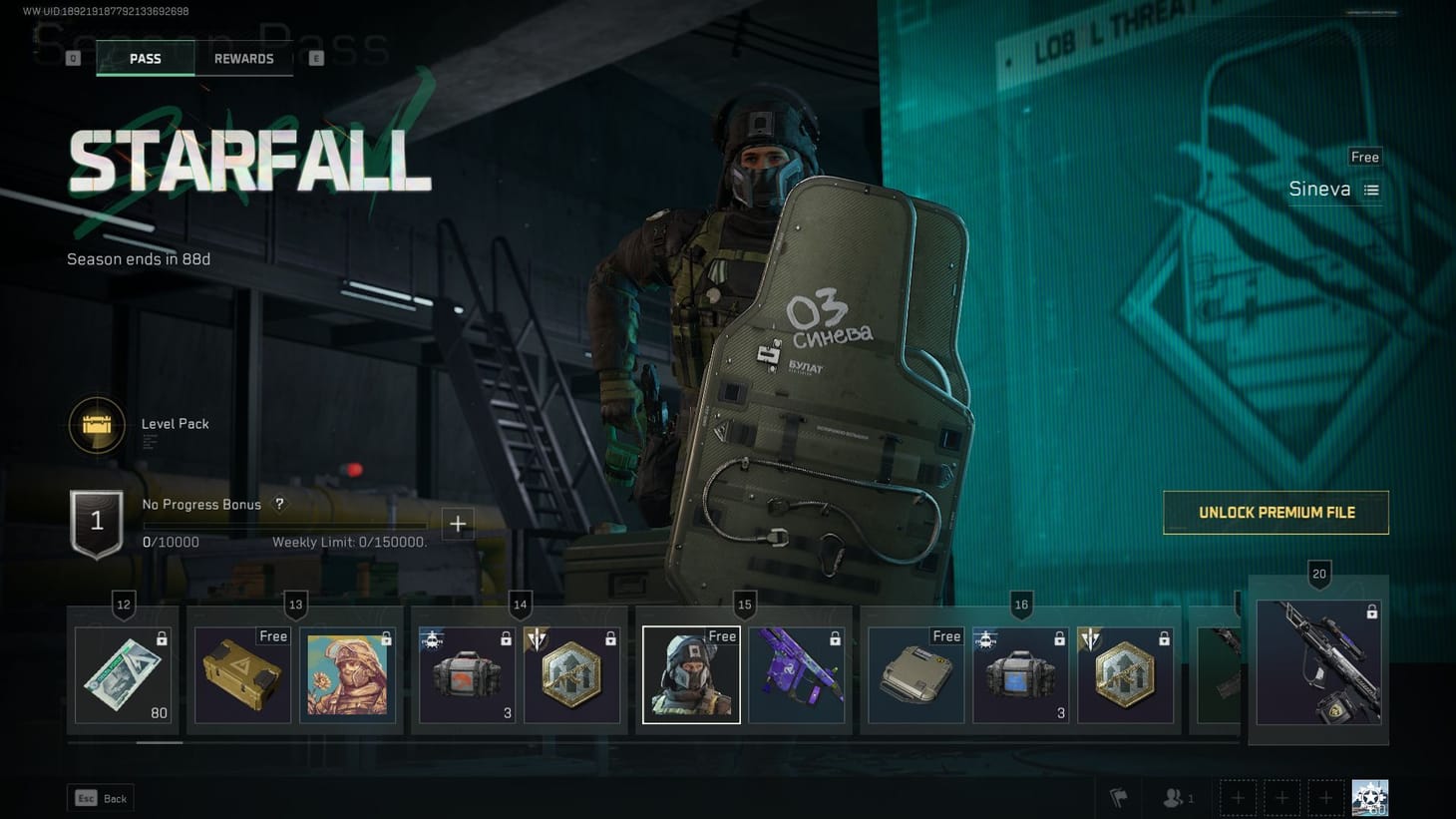Image resolution: width=1456 pixels, height=819 pixels.
Task: Click the flag icon in the bottom bar
Action: 1117,797
